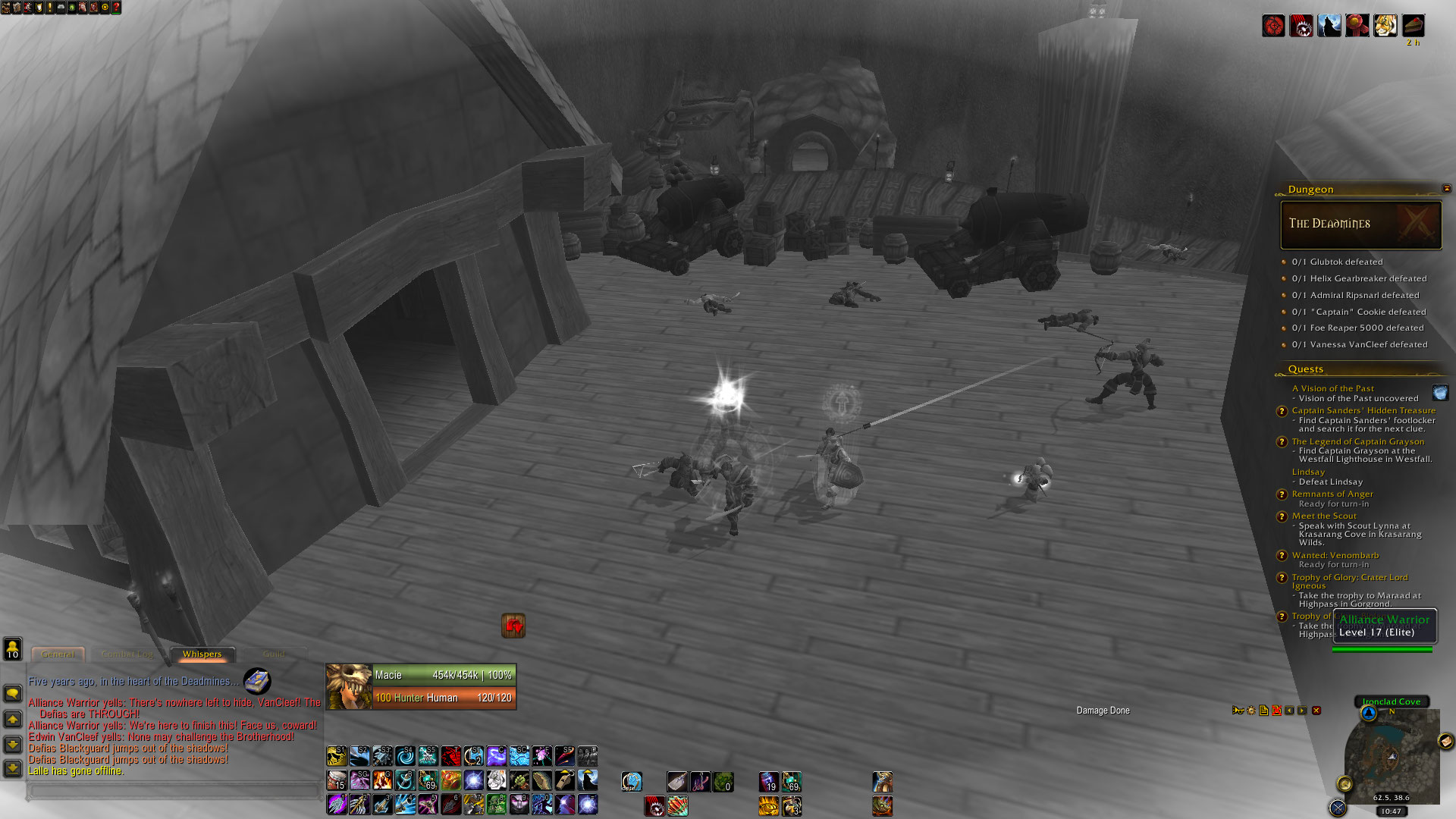Open the friends list button showing 10
Image resolution: width=1456 pixels, height=819 pixels.
pyautogui.click(x=13, y=649)
